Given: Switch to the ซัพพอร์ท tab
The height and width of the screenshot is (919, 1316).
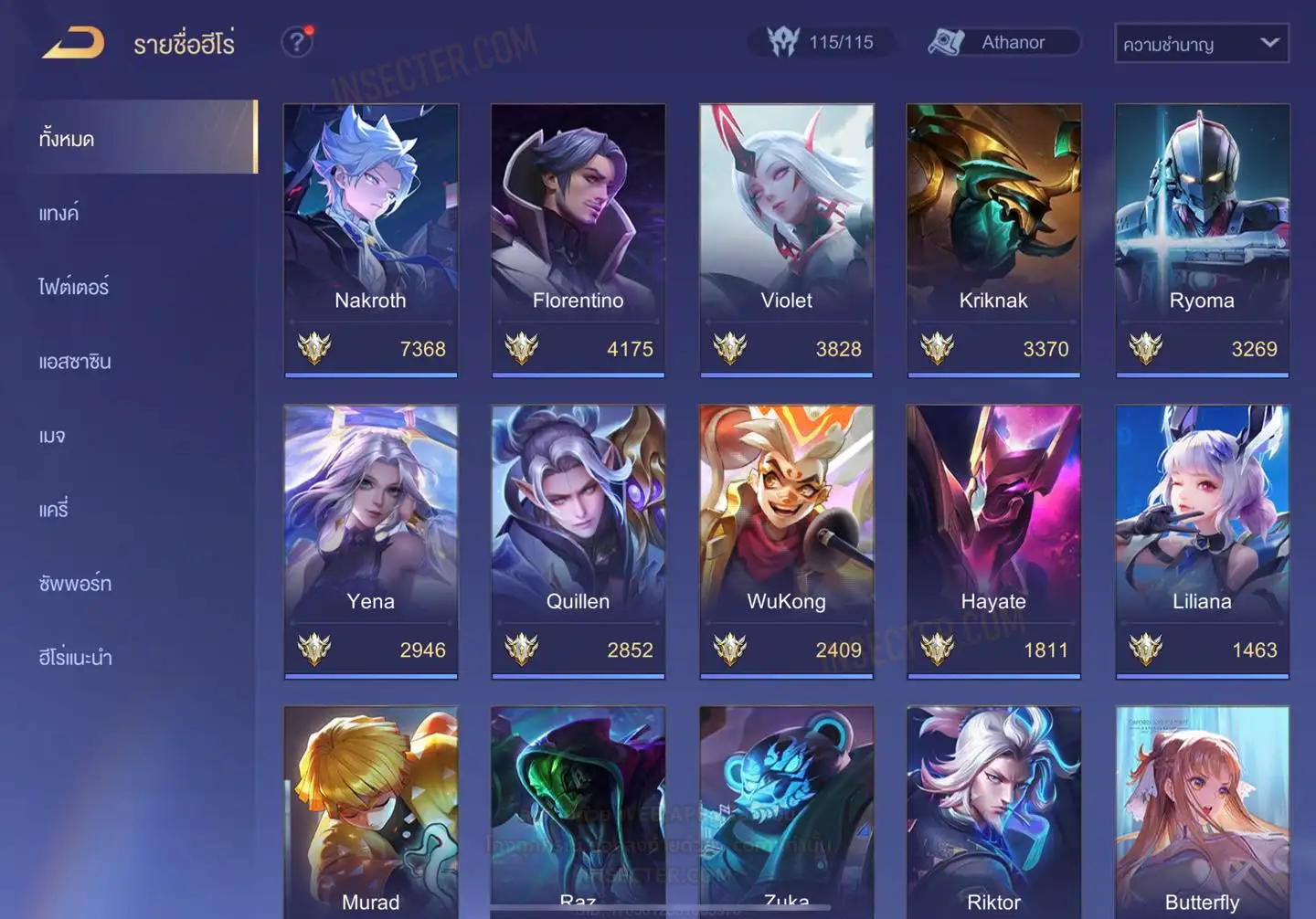Looking at the screenshot, I should tap(75, 584).
